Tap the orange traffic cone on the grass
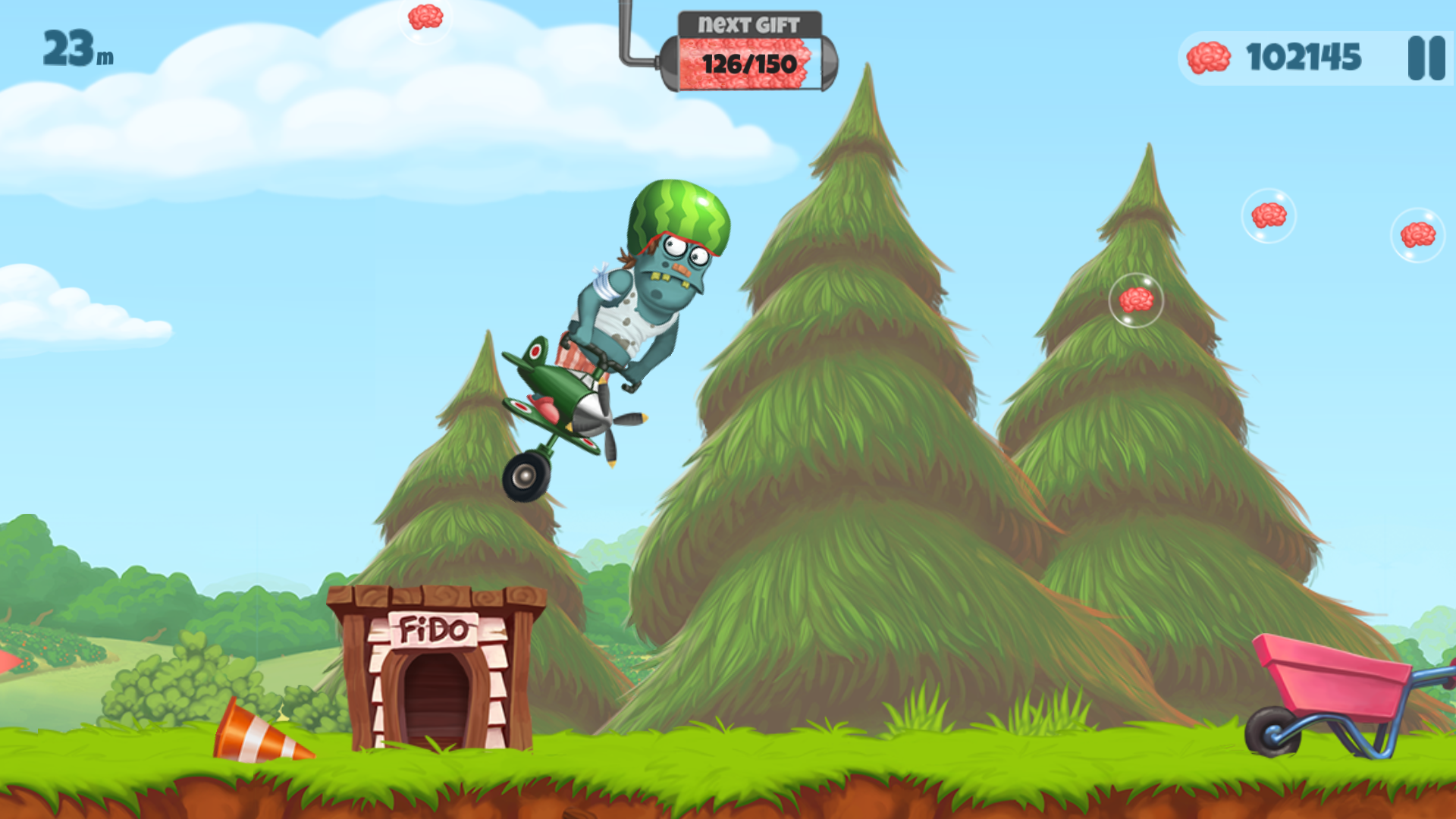Viewport: 1456px width, 819px height. pyautogui.click(x=262, y=732)
